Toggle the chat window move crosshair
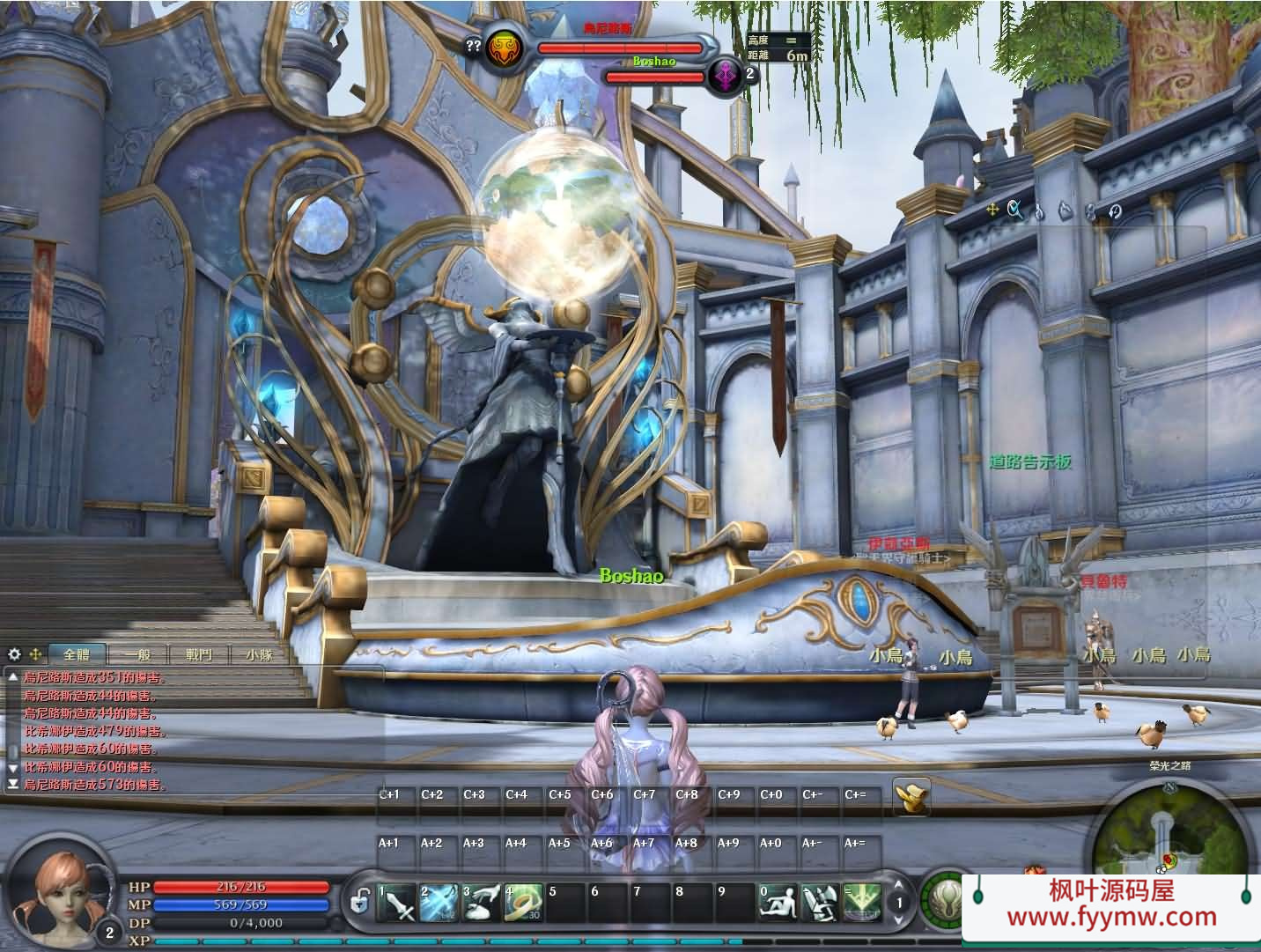The width and height of the screenshot is (1261, 952). pyautogui.click(x=35, y=654)
